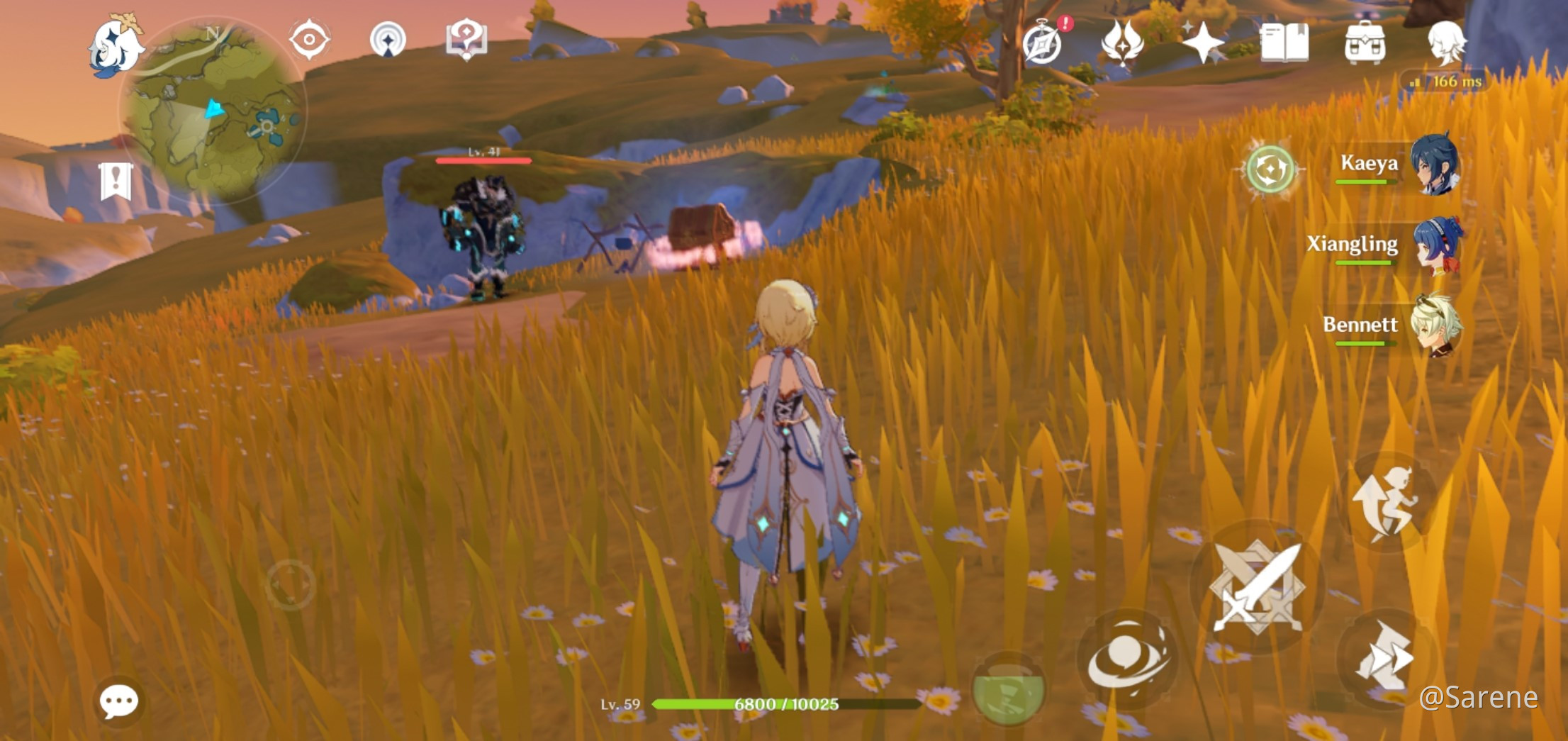Image resolution: width=1568 pixels, height=741 pixels.
Task: Open the open-book icon in the top bar
Action: [x=1284, y=43]
